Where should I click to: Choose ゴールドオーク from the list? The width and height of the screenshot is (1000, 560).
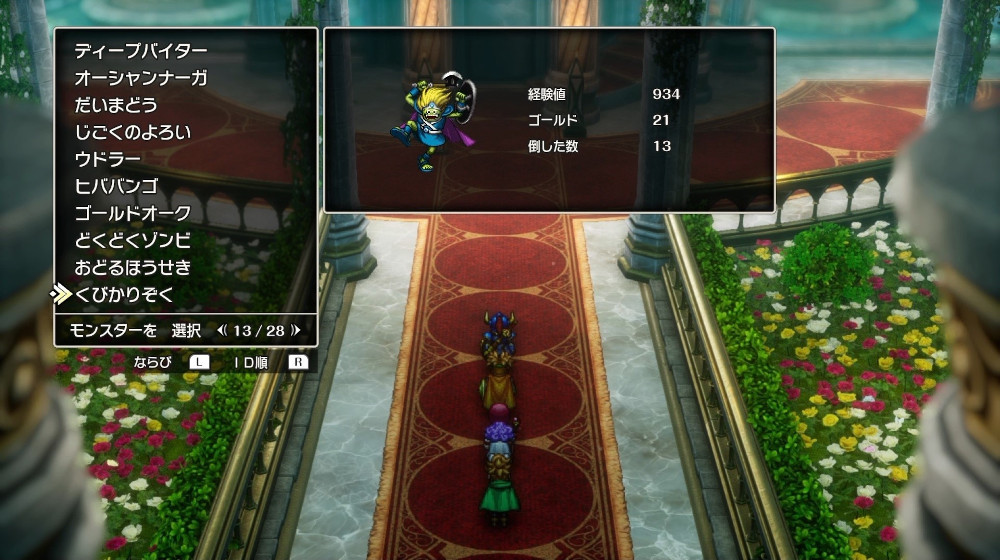pyautogui.click(x=132, y=213)
